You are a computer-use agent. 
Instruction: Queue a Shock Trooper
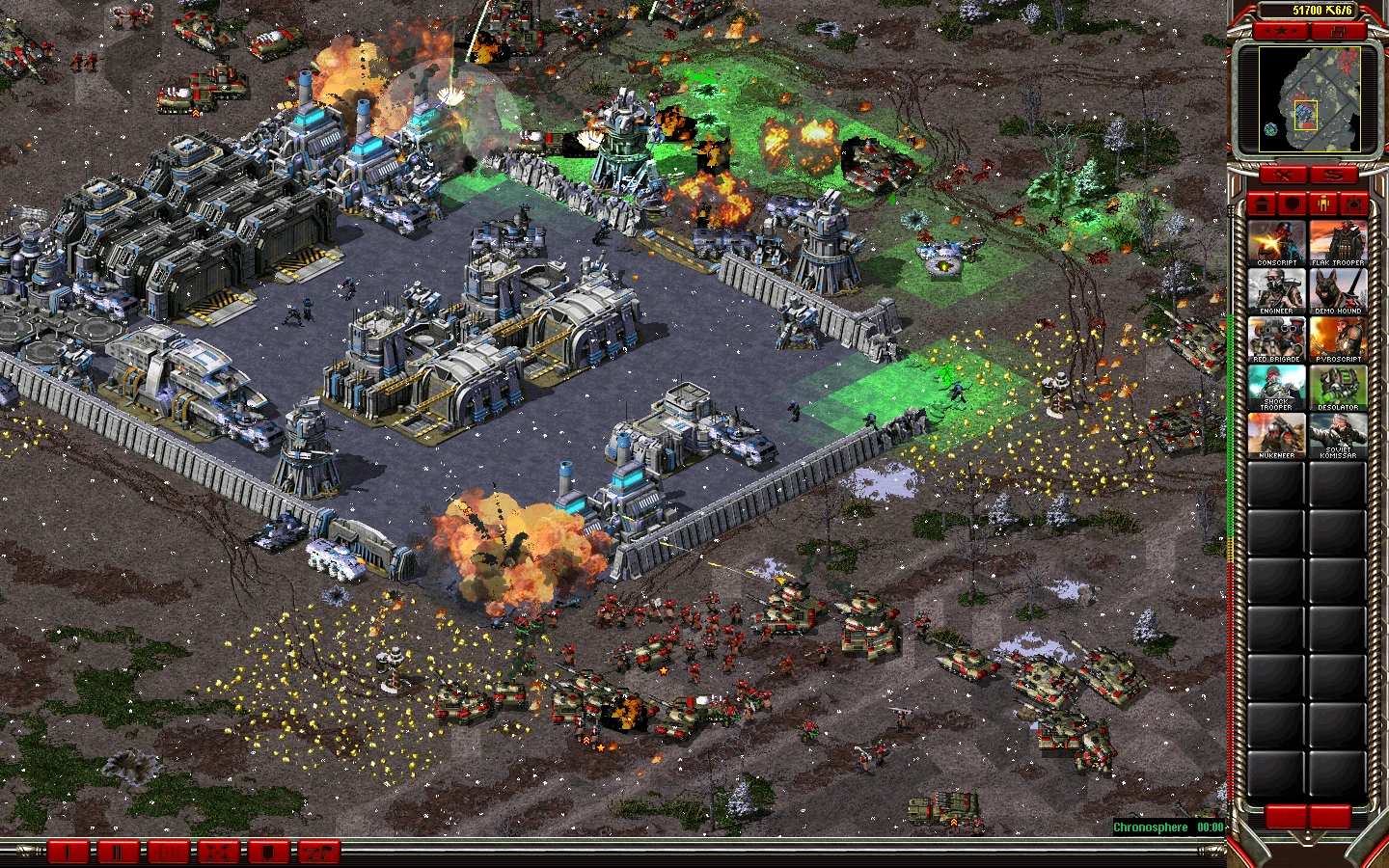(x=1276, y=388)
